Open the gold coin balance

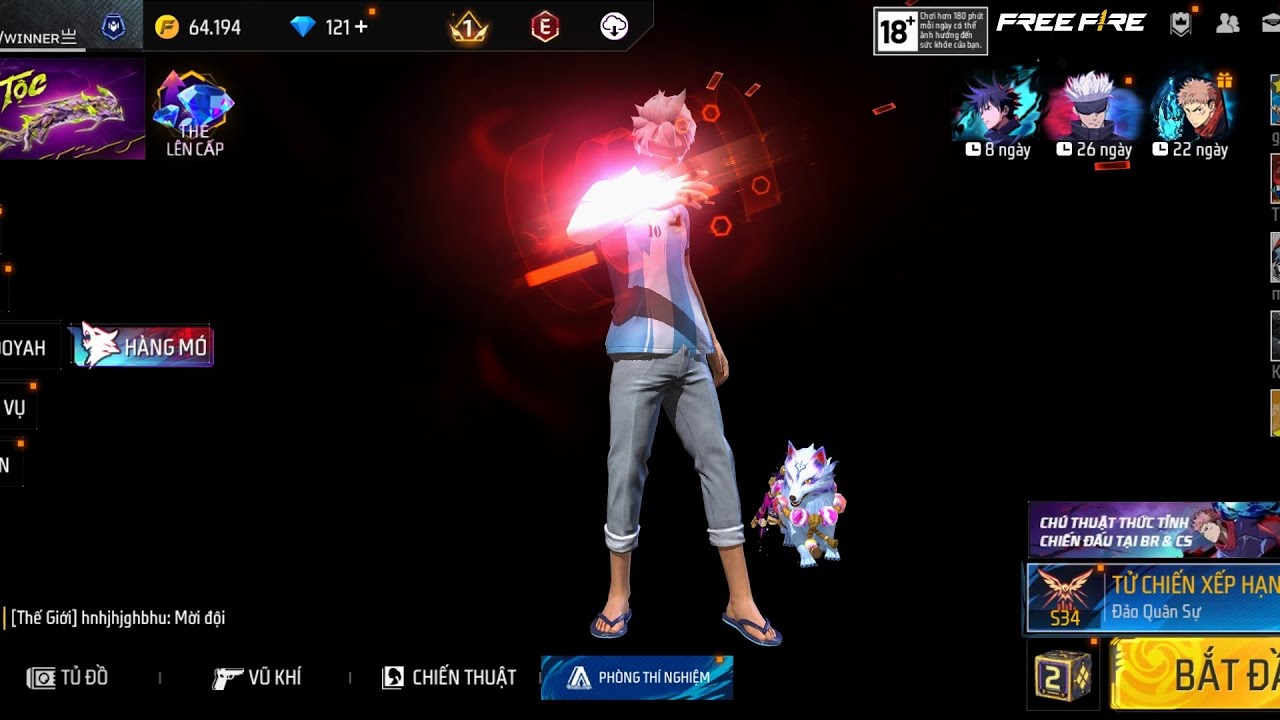click(198, 27)
